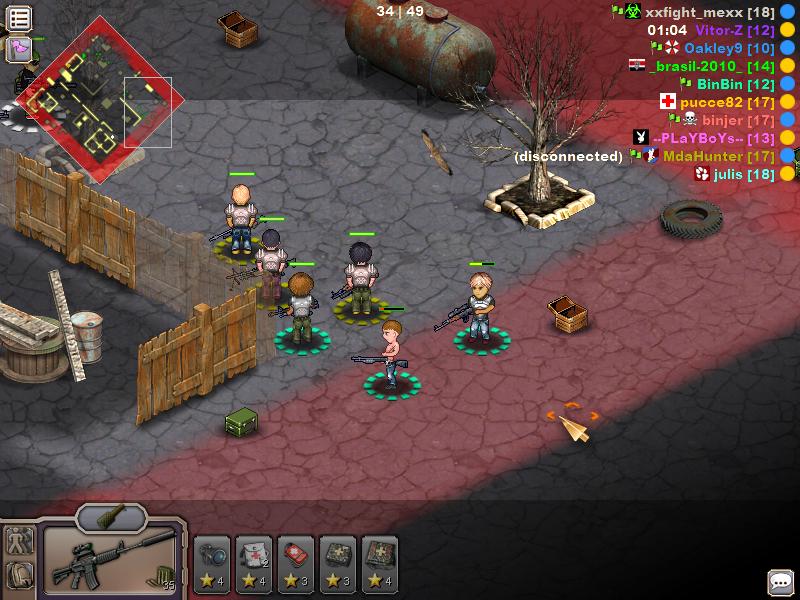This screenshot has width=800, height=600.
Task: Select player MdaHunter in the list
Action: [717, 156]
